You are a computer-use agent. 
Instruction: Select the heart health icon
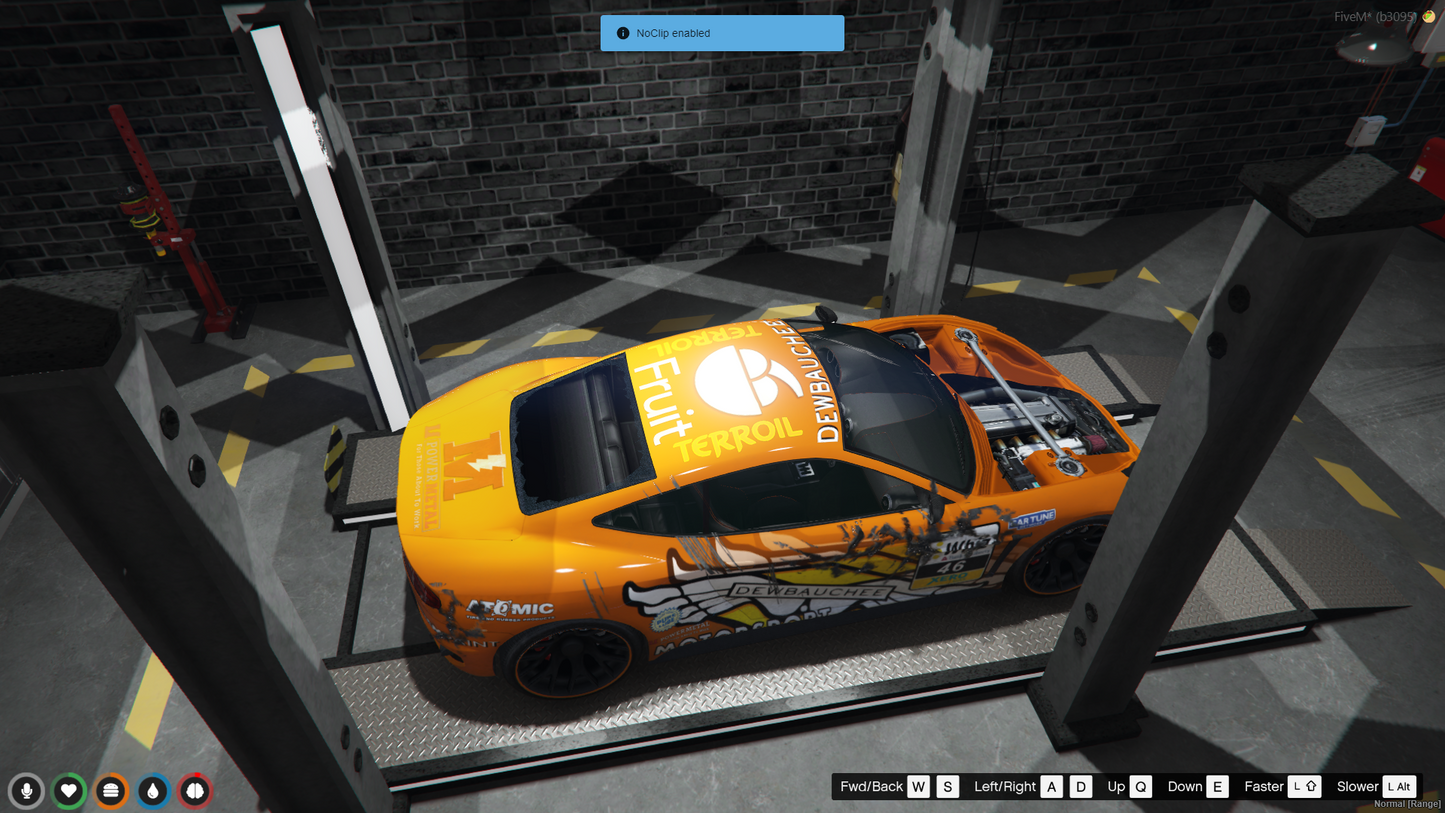click(69, 791)
